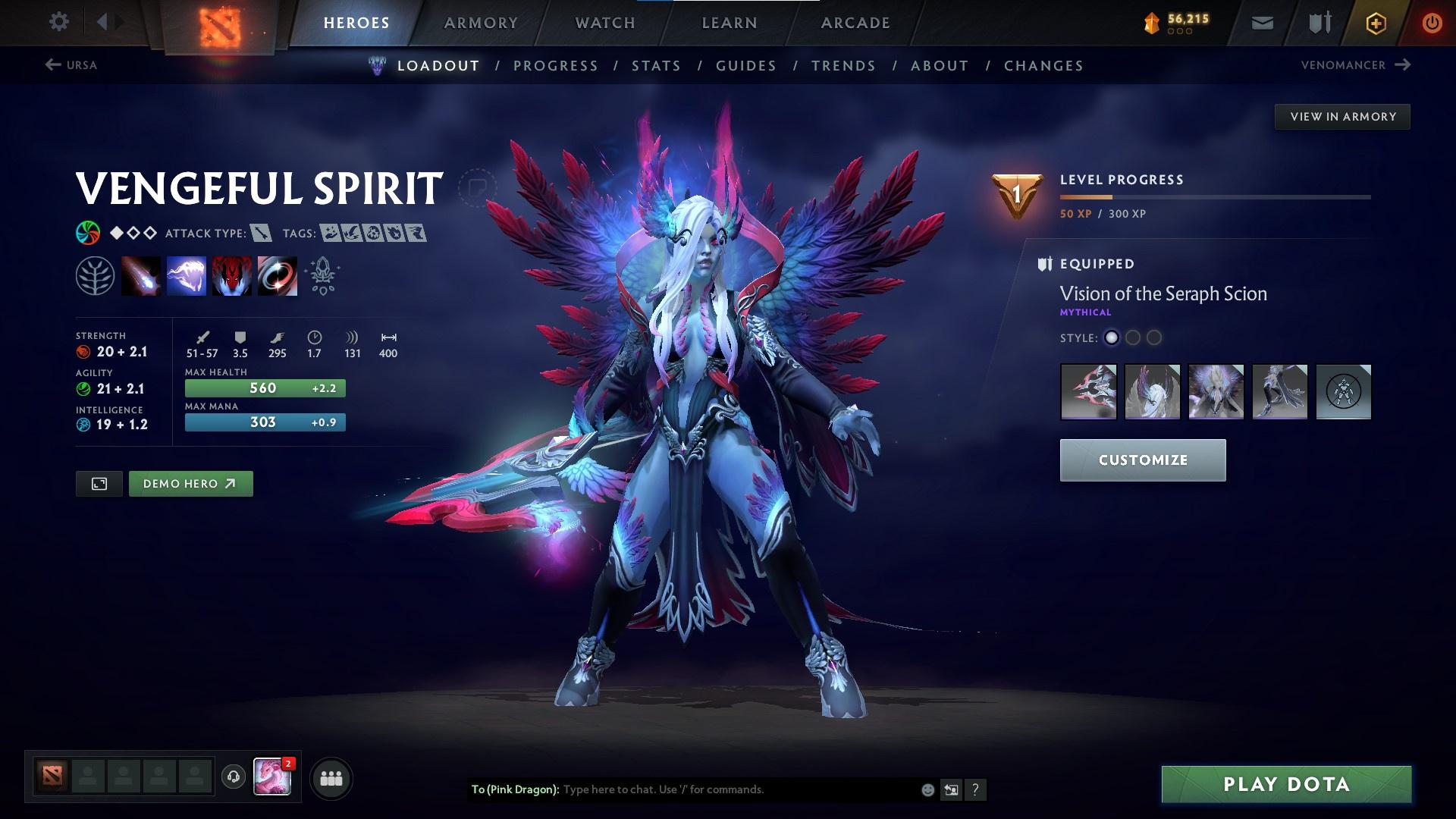Image resolution: width=1456 pixels, height=819 pixels.
Task: Select the Nether Swap ability icon
Action: pos(277,275)
